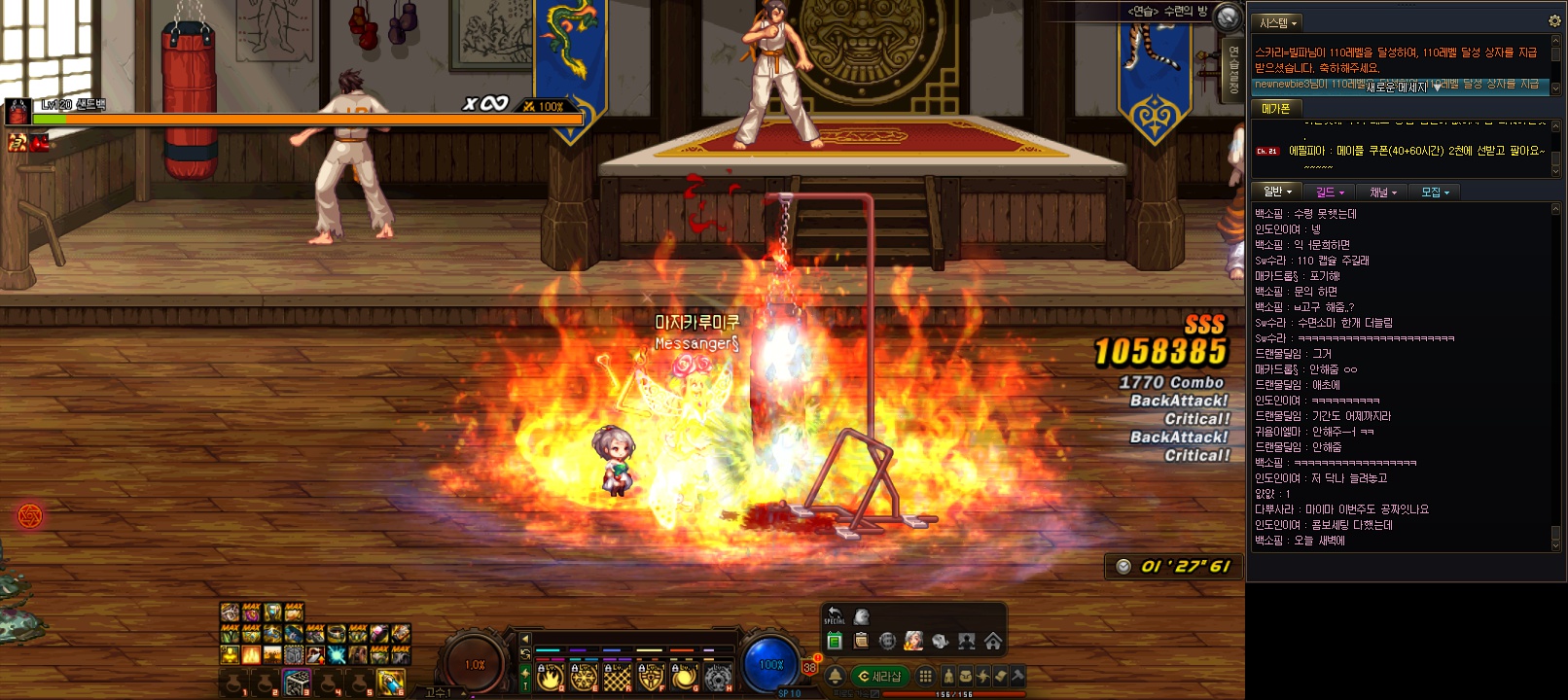Select the 메가폰 megaphone tab
Viewport: 1568px width, 700px height.
tap(1275, 109)
